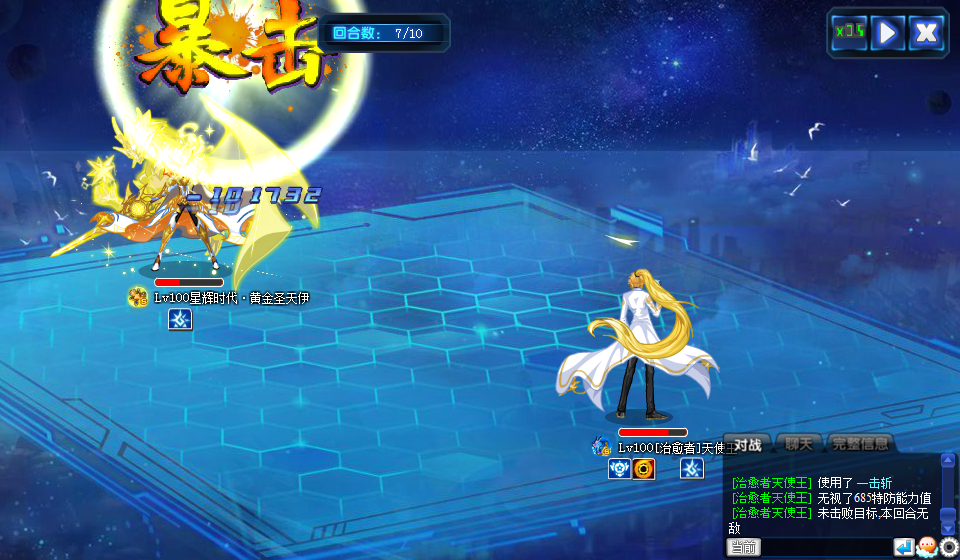
Task: Select the 当前 channel button
Action: (744, 547)
